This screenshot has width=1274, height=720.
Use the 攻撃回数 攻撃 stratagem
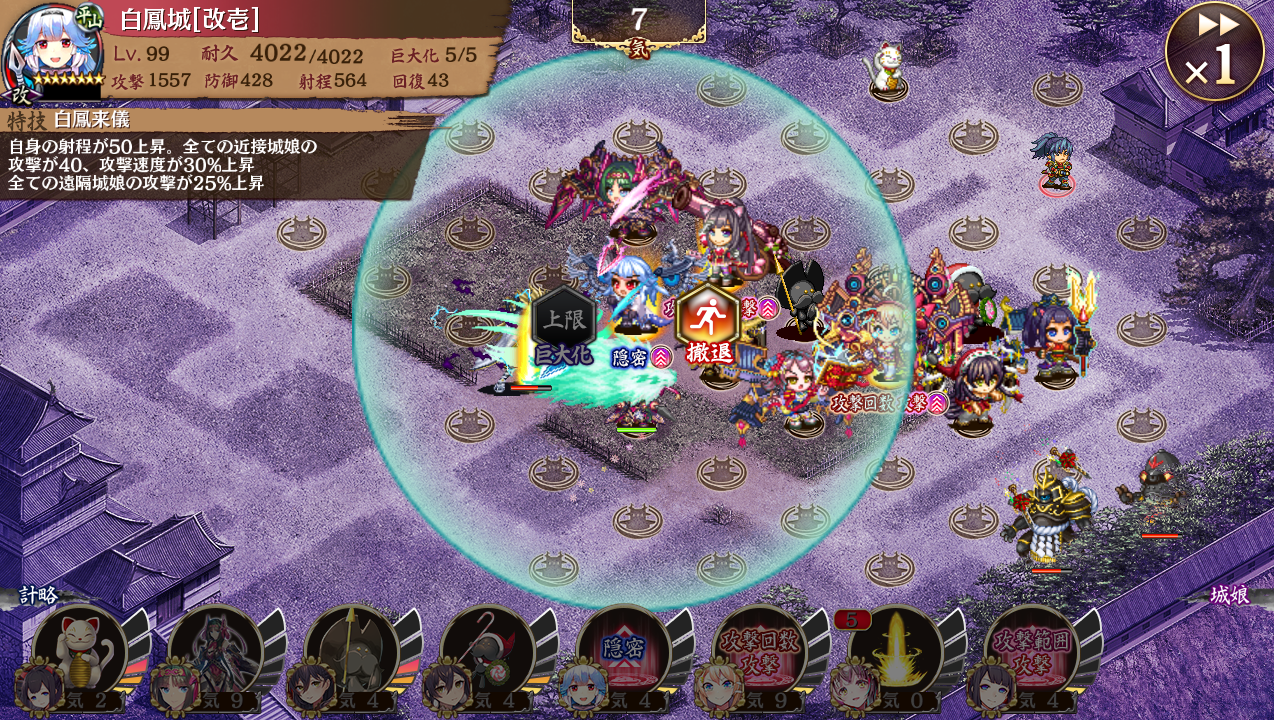pos(760,652)
